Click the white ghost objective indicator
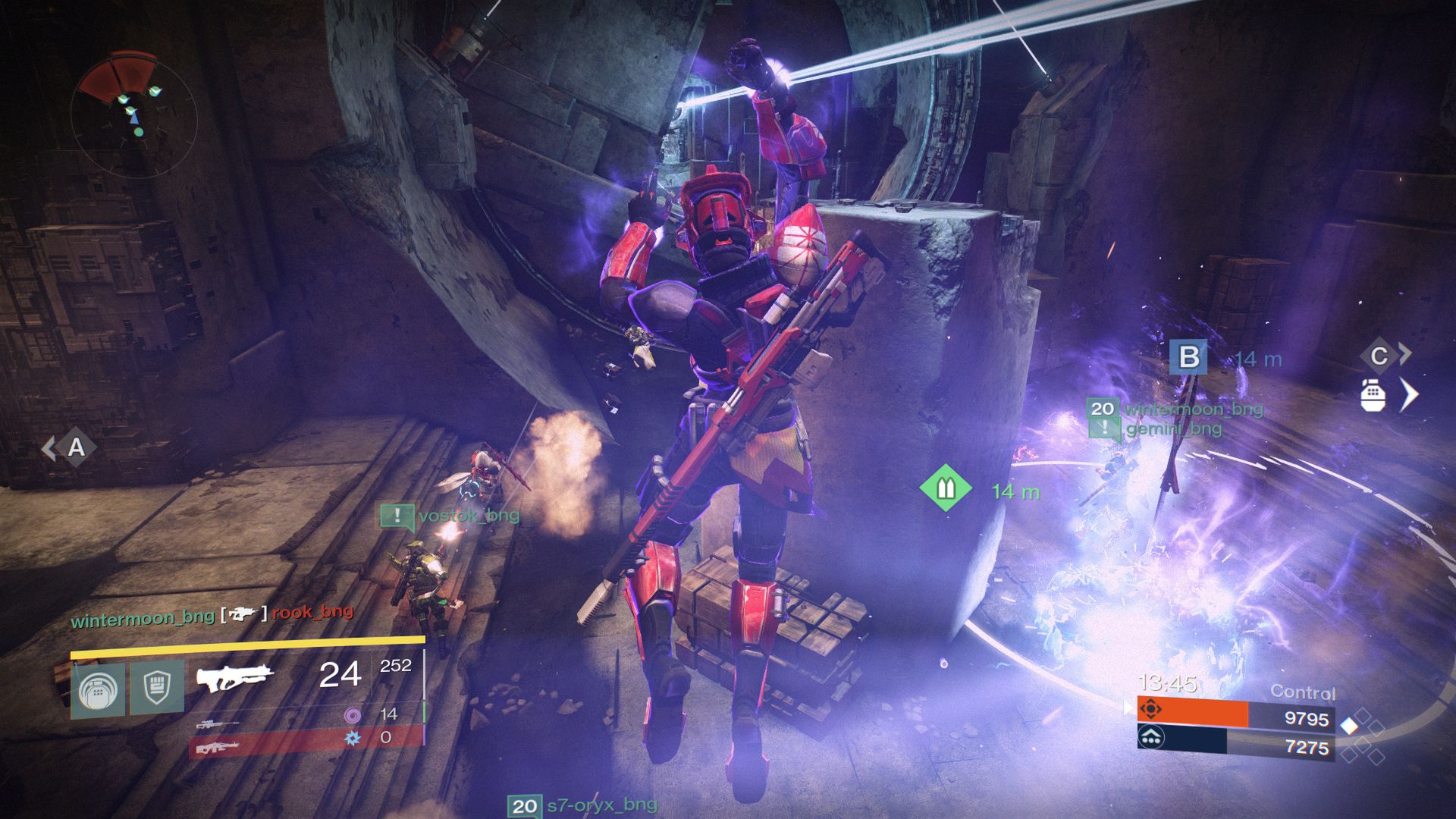 [1373, 396]
